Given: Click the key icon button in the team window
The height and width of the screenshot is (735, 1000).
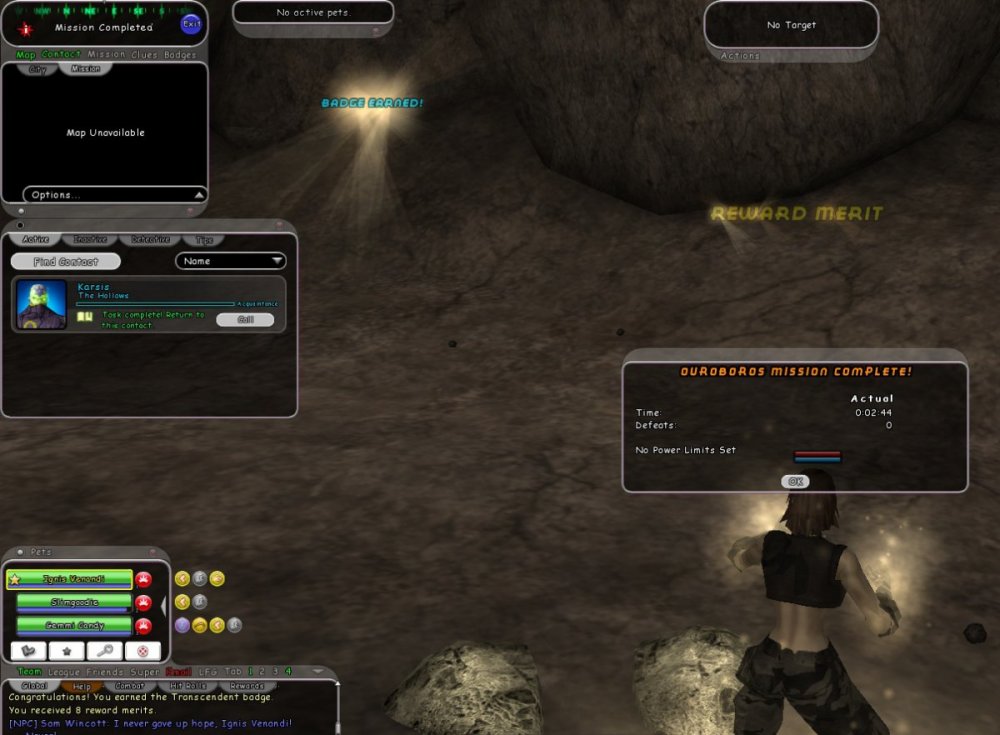Looking at the screenshot, I should click(104, 651).
